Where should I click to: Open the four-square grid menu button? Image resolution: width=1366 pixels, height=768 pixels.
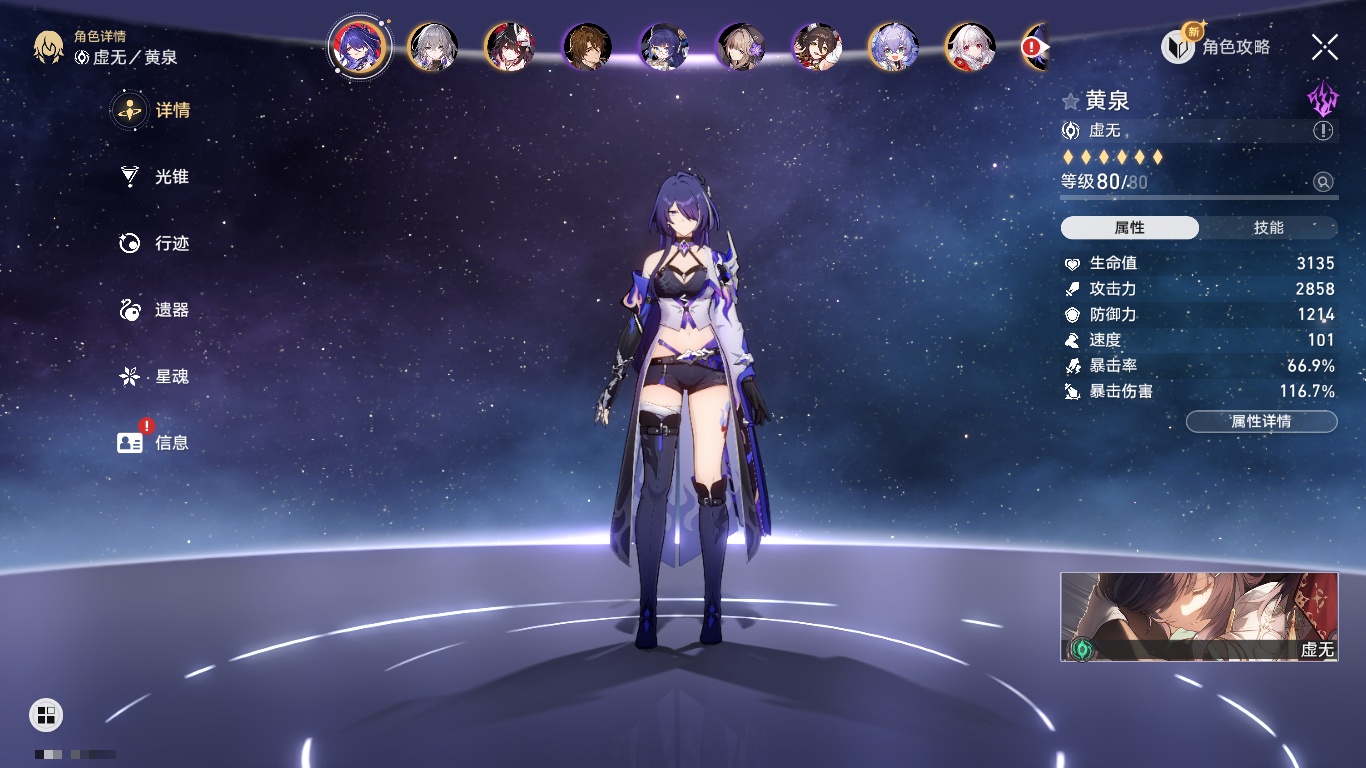(46, 714)
